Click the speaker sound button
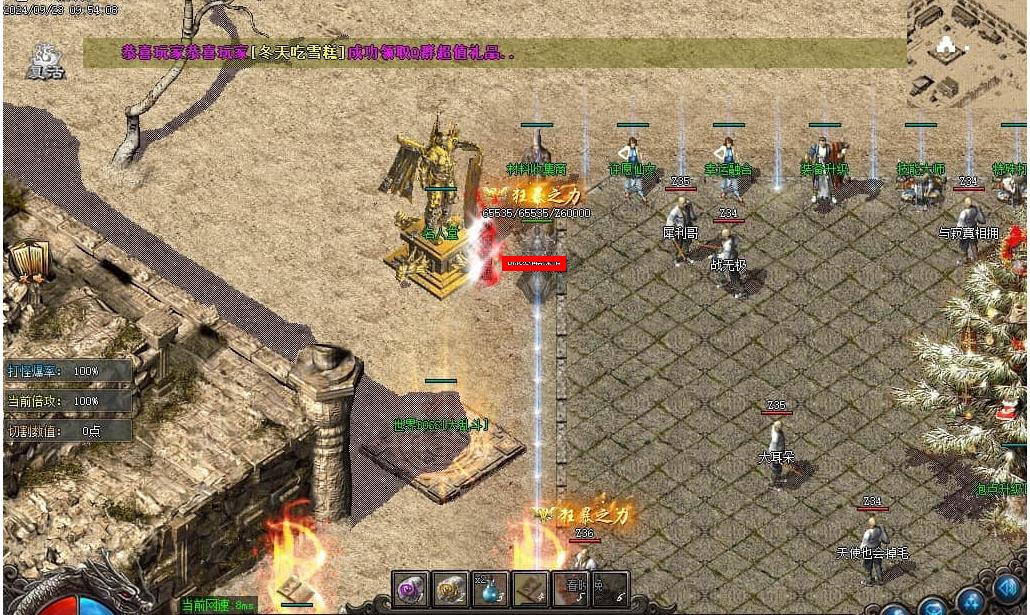 click(1008, 588)
